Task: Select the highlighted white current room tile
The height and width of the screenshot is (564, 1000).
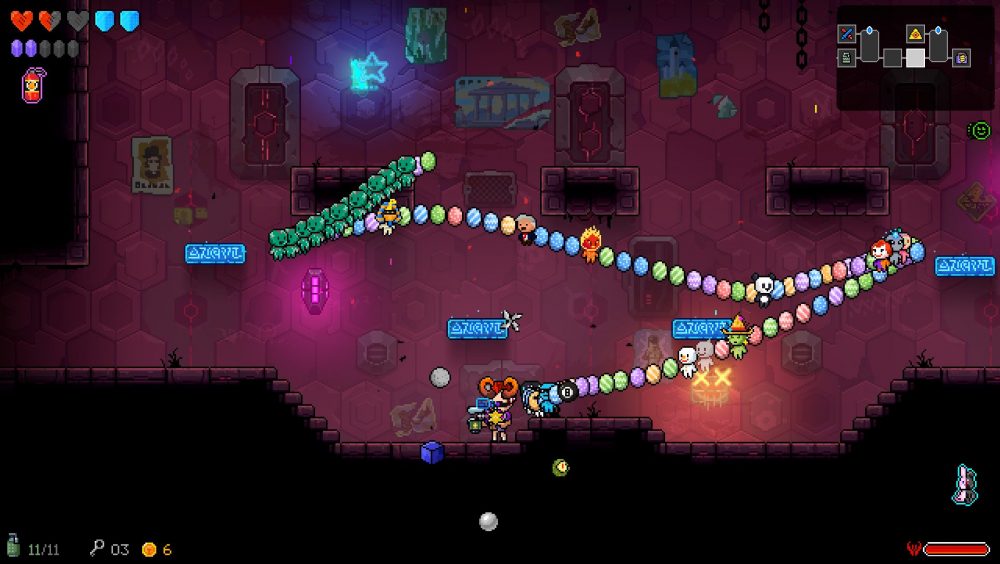Action: point(915,58)
